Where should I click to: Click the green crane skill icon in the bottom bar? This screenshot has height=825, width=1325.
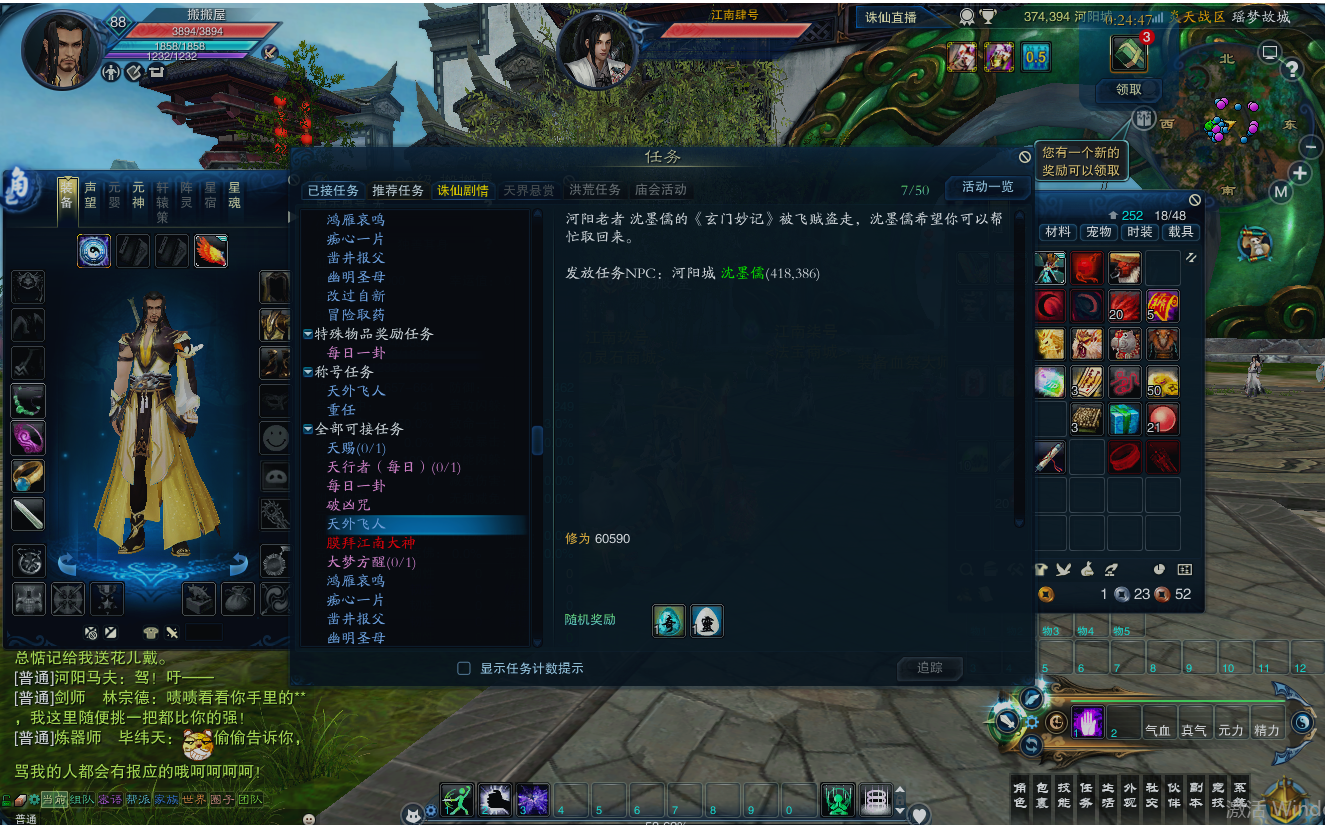click(x=838, y=800)
